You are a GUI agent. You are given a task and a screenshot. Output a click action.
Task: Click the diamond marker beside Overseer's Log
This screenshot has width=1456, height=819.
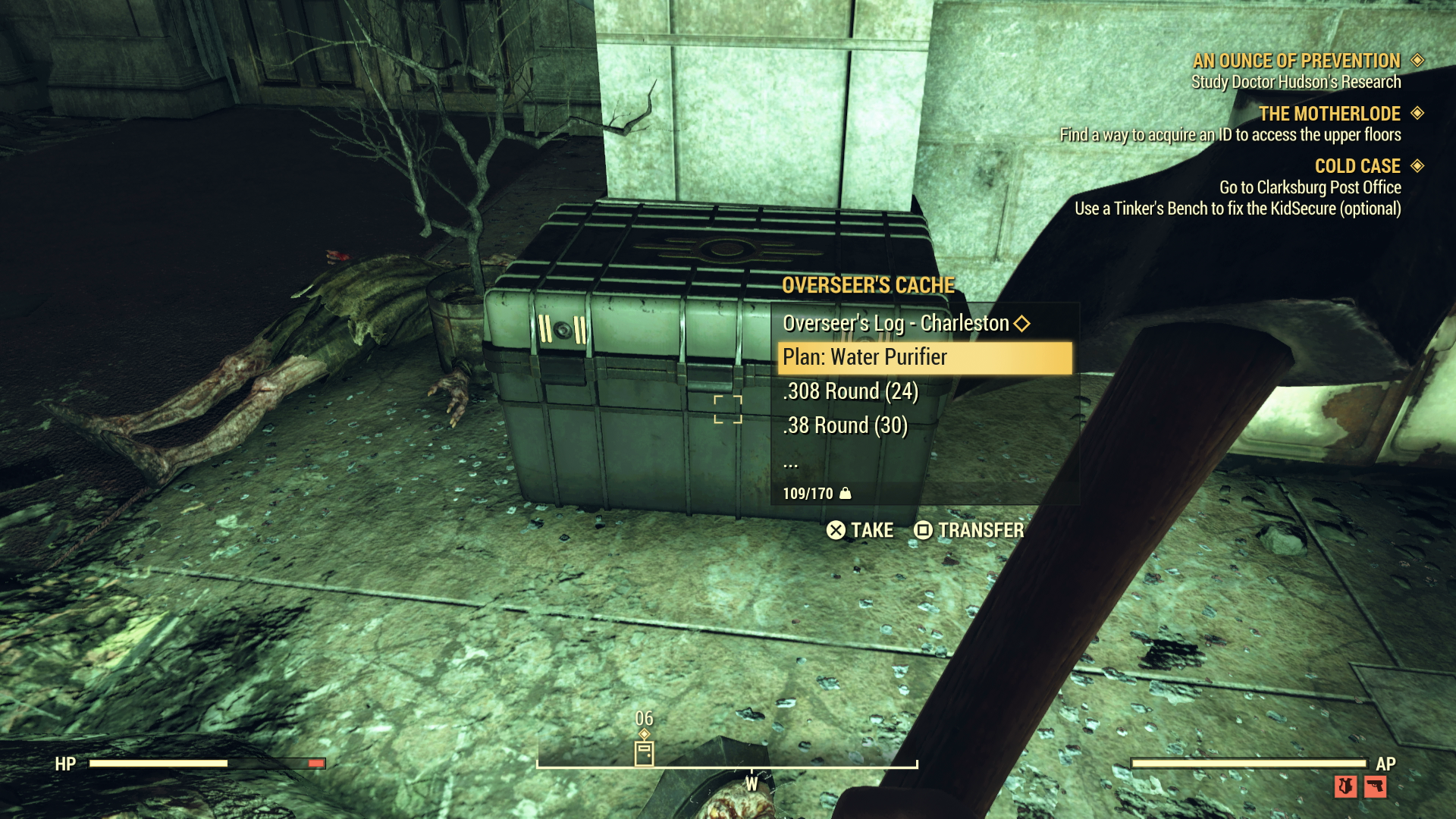tap(1023, 323)
